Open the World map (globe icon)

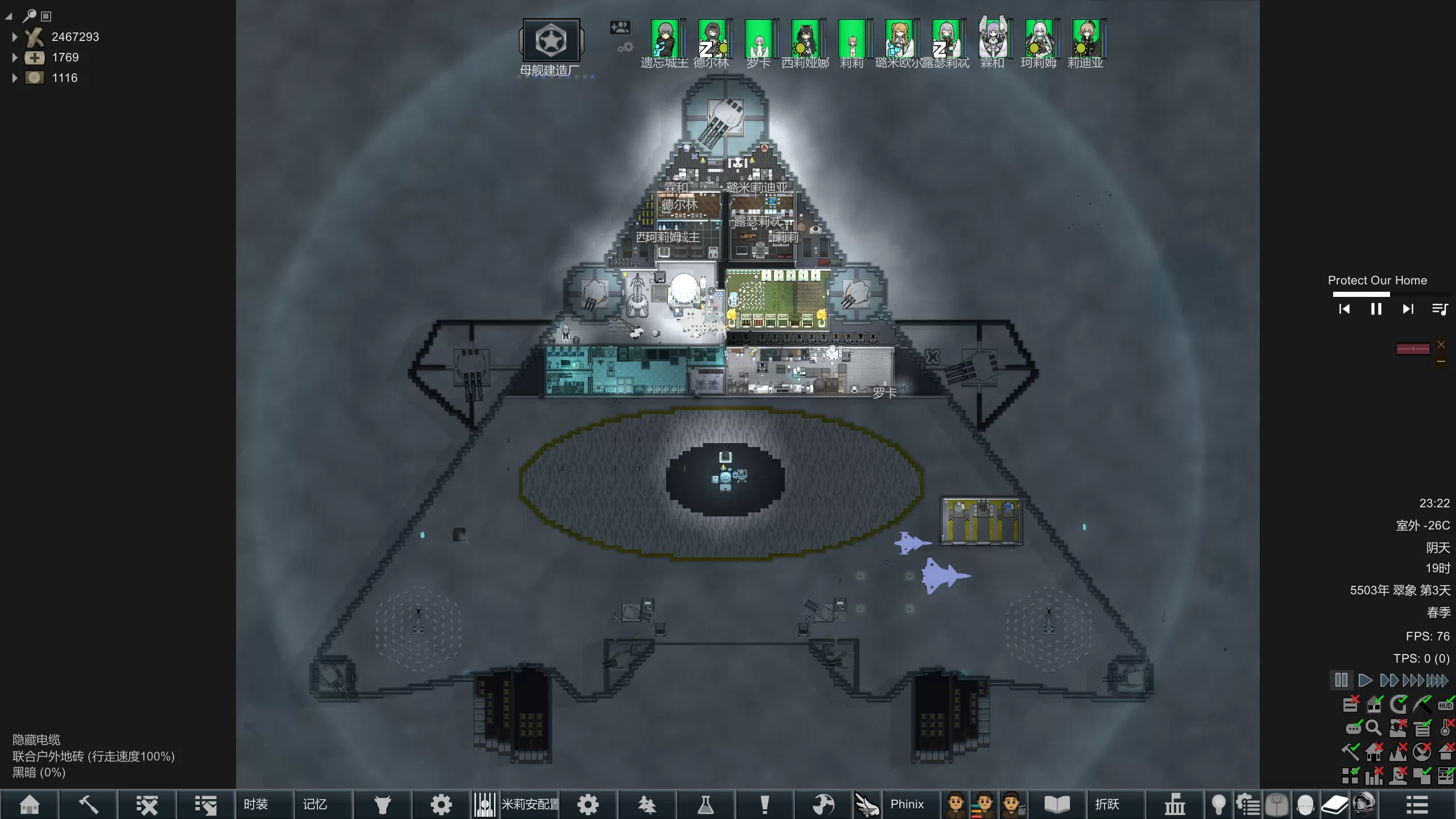click(823, 804)
